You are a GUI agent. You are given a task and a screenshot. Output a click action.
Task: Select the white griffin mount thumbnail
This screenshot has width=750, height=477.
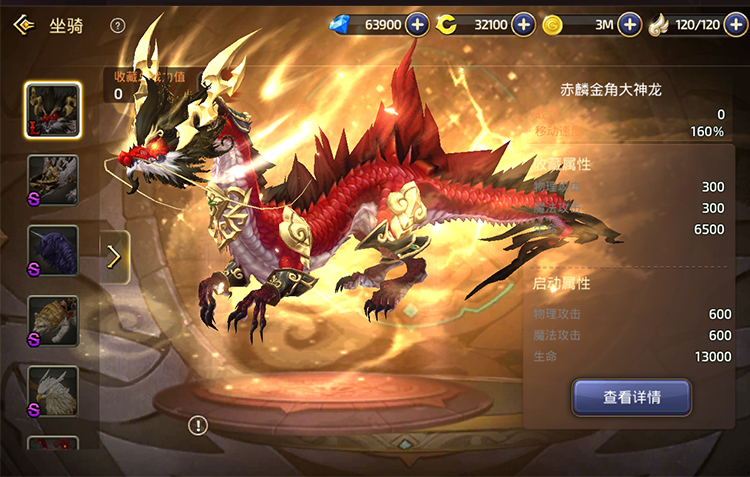pyautogui.click(x=53, y=391)
